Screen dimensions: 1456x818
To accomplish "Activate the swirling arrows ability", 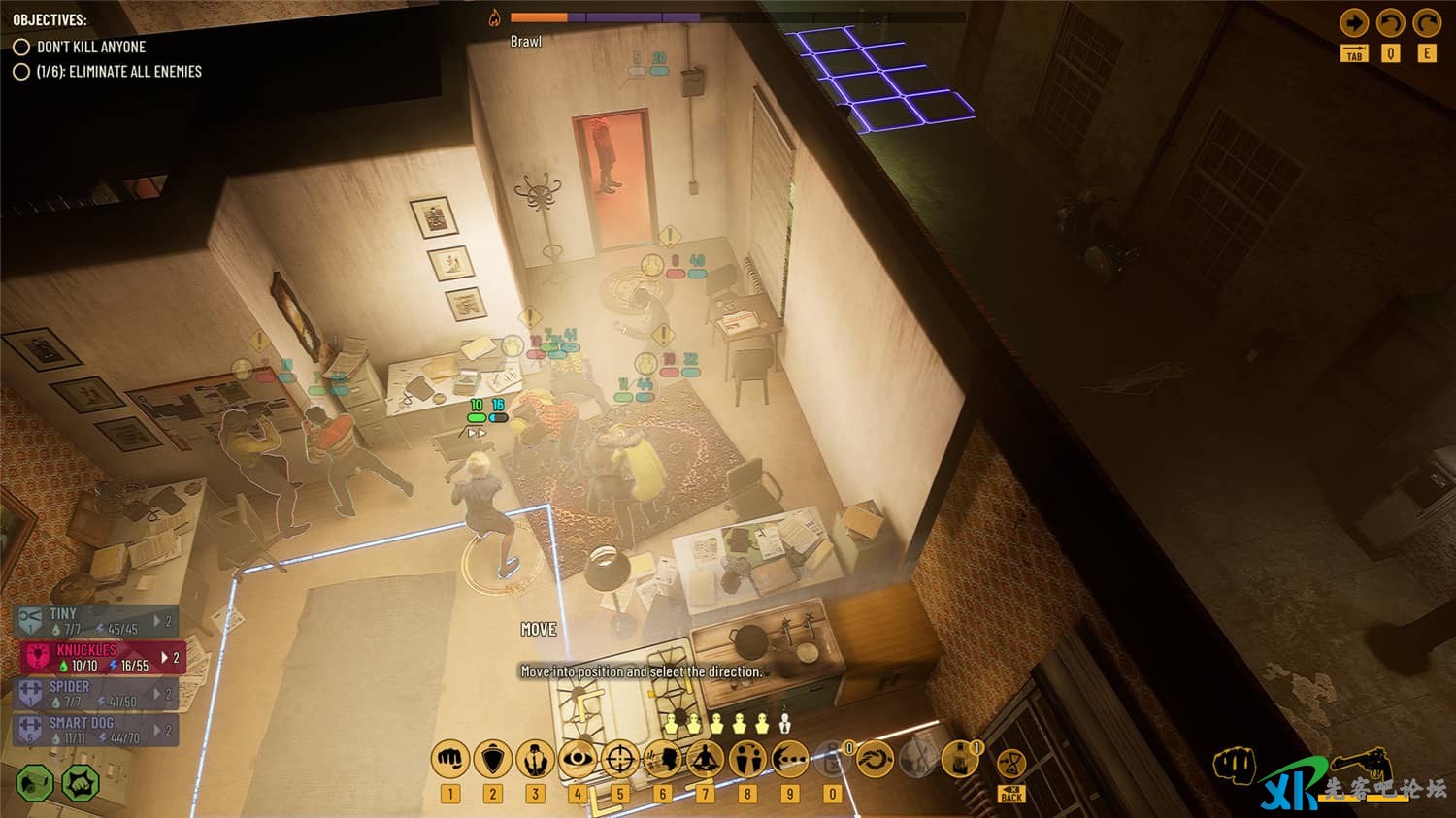I will point(875,759).
